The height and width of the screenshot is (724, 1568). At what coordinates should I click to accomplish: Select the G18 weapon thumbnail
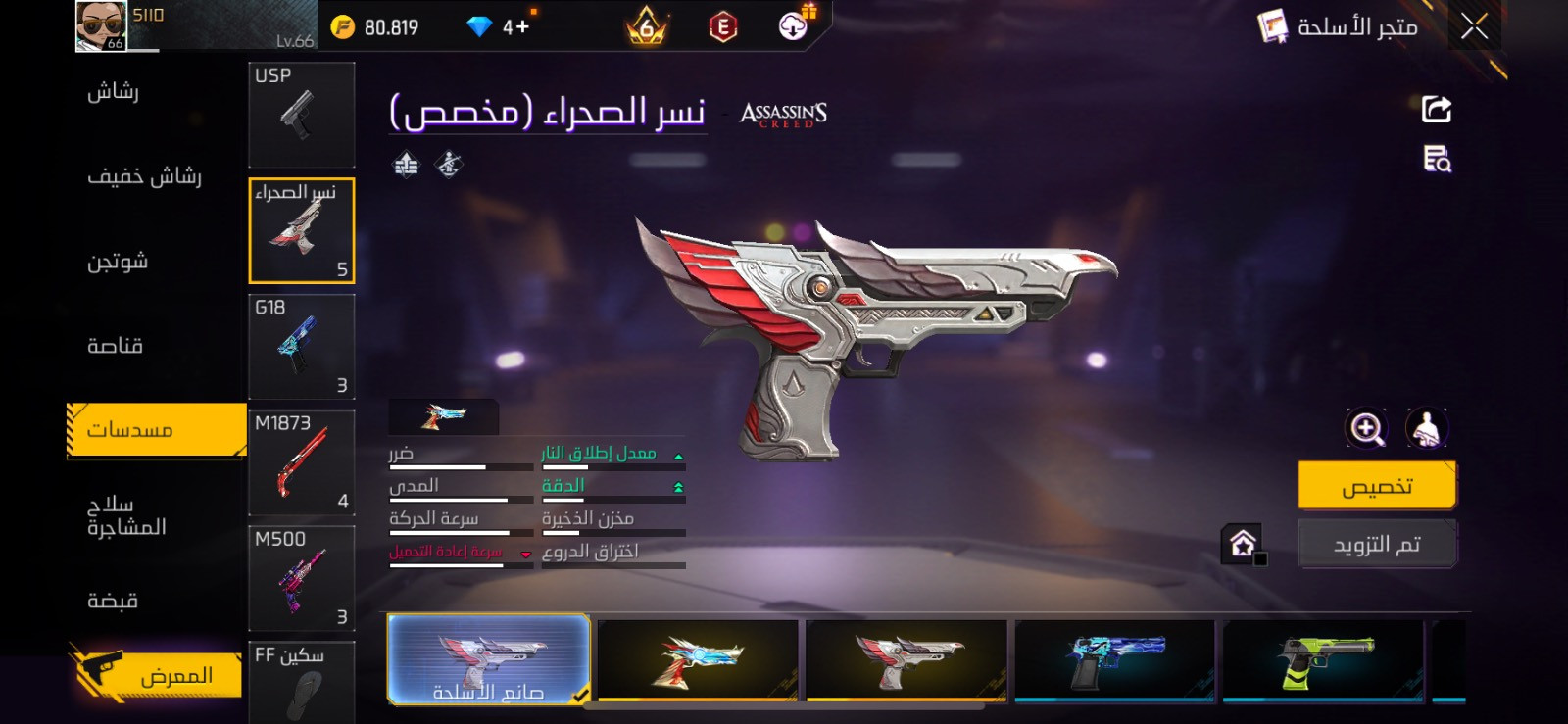(x=301, y=346)
